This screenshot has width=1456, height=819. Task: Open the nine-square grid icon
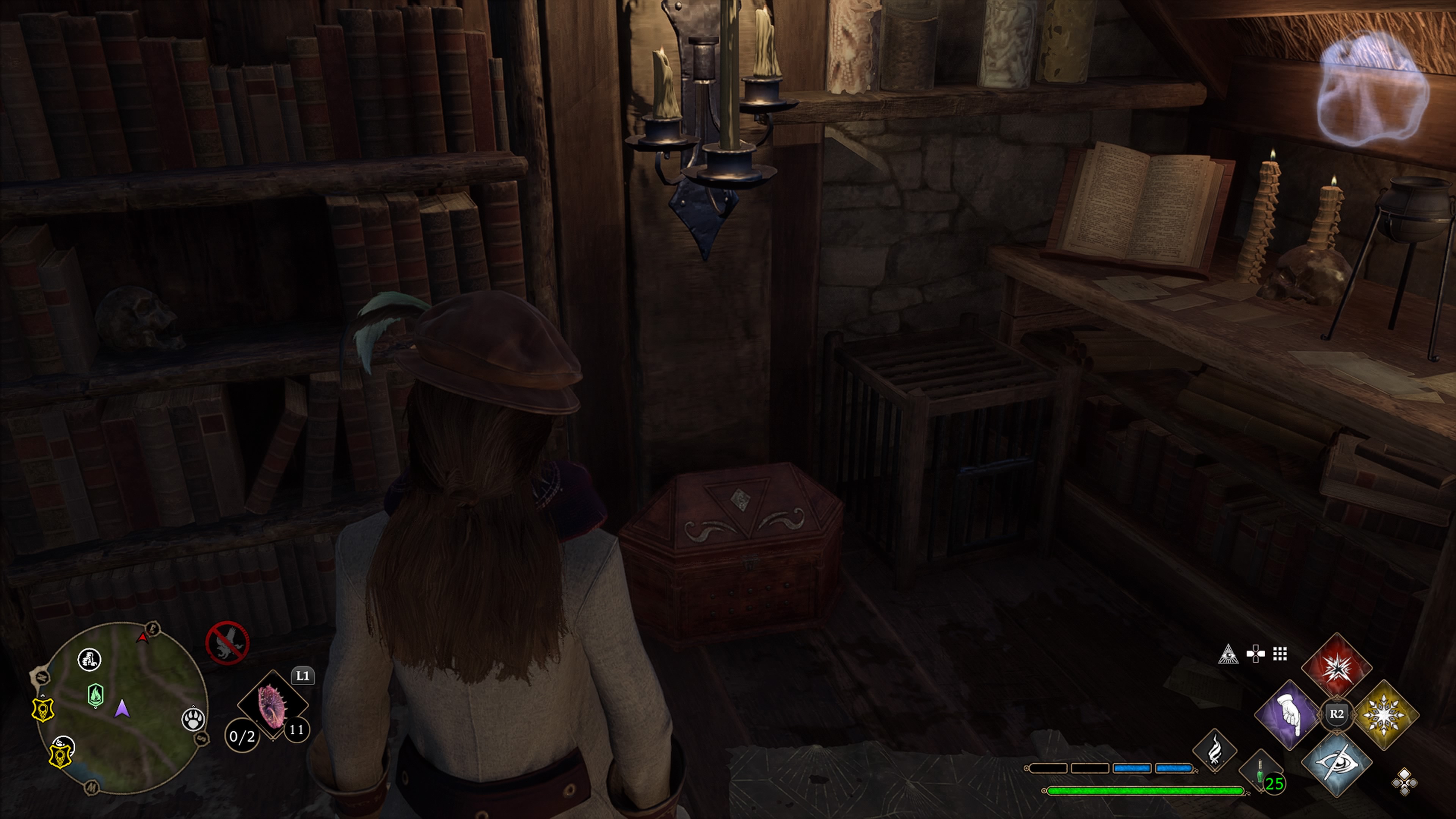click(x=1280, y=654)
